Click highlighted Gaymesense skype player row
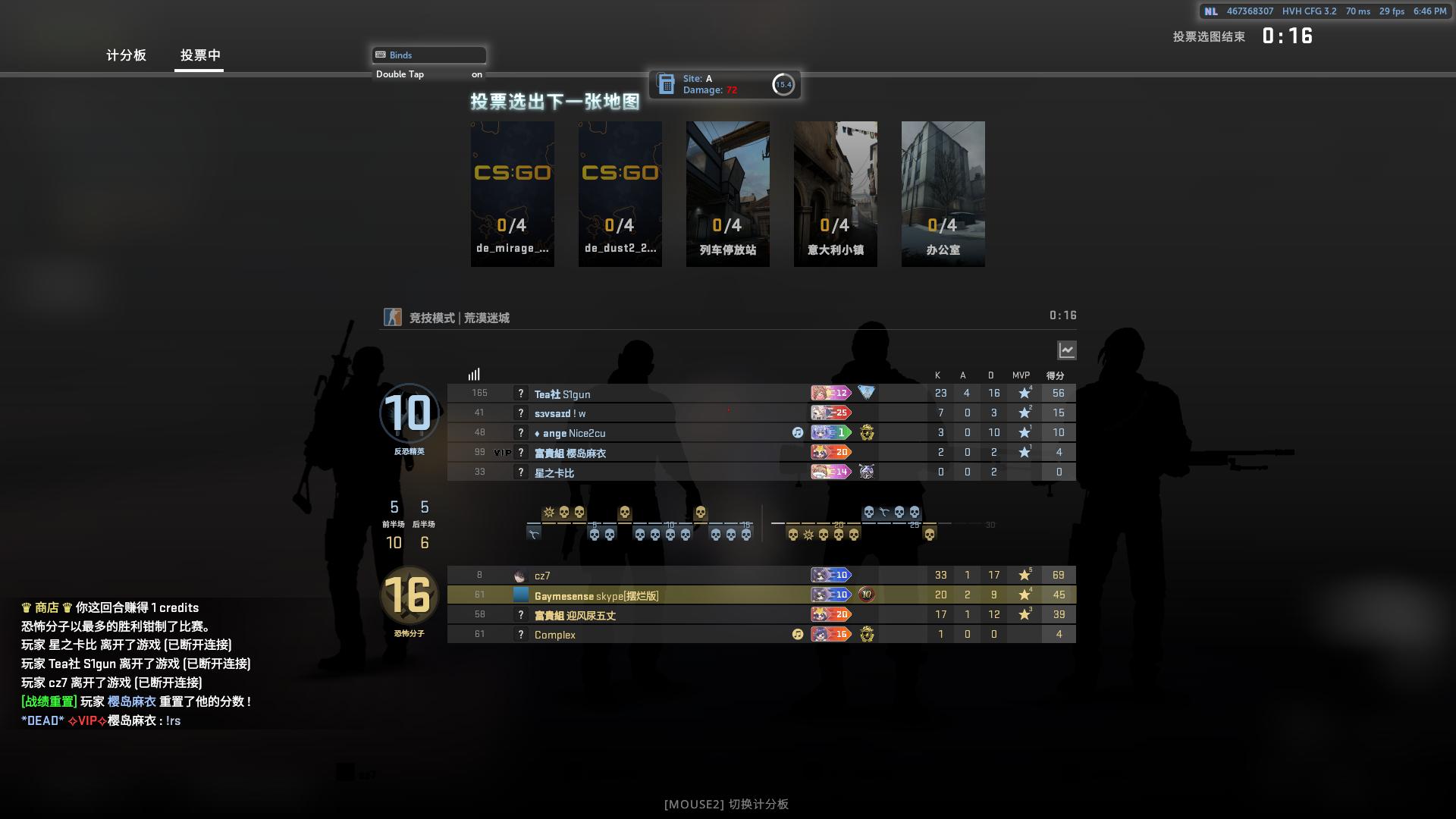Image resolution: width=1456 pixels, height=819 pixels. coord(596,595)
